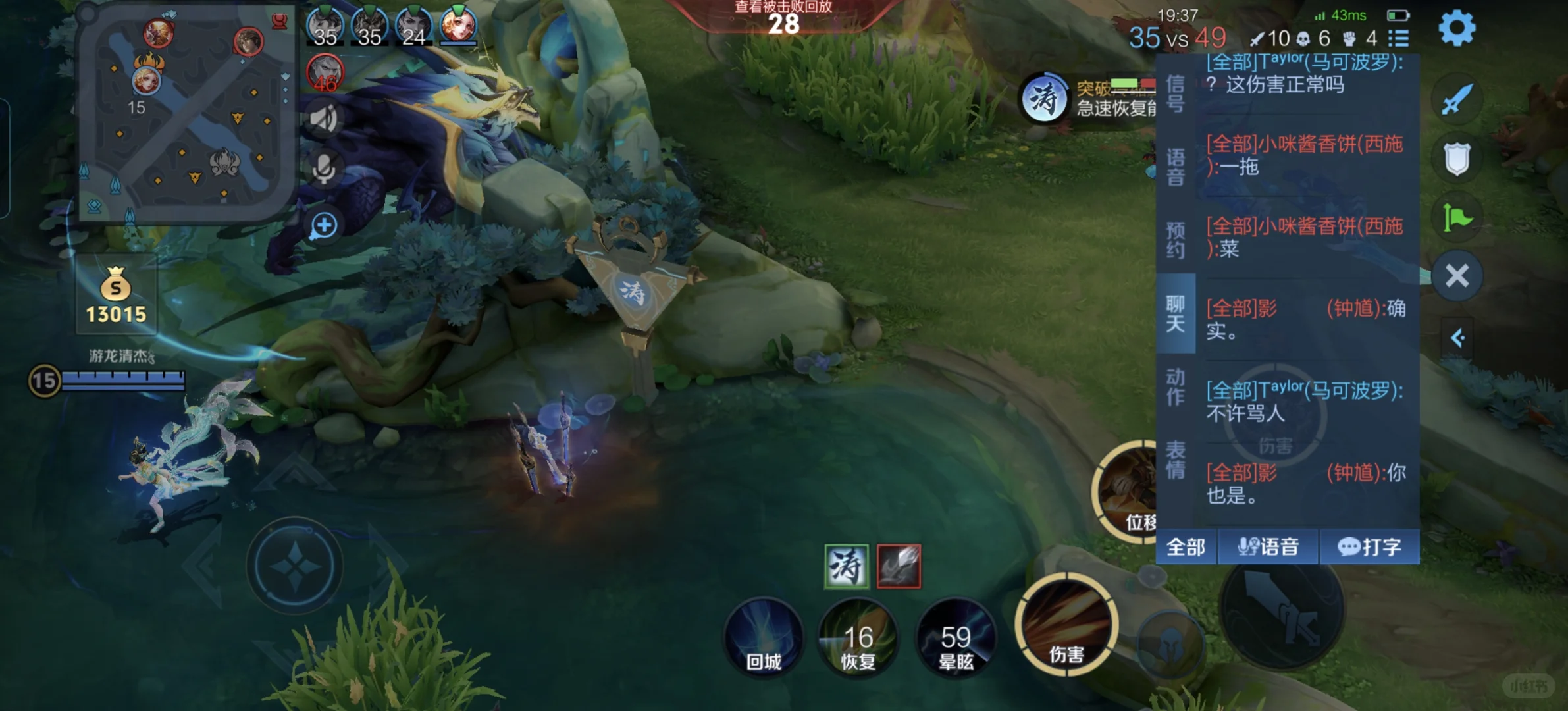Click the green flag signal button

coord(1457,217)
